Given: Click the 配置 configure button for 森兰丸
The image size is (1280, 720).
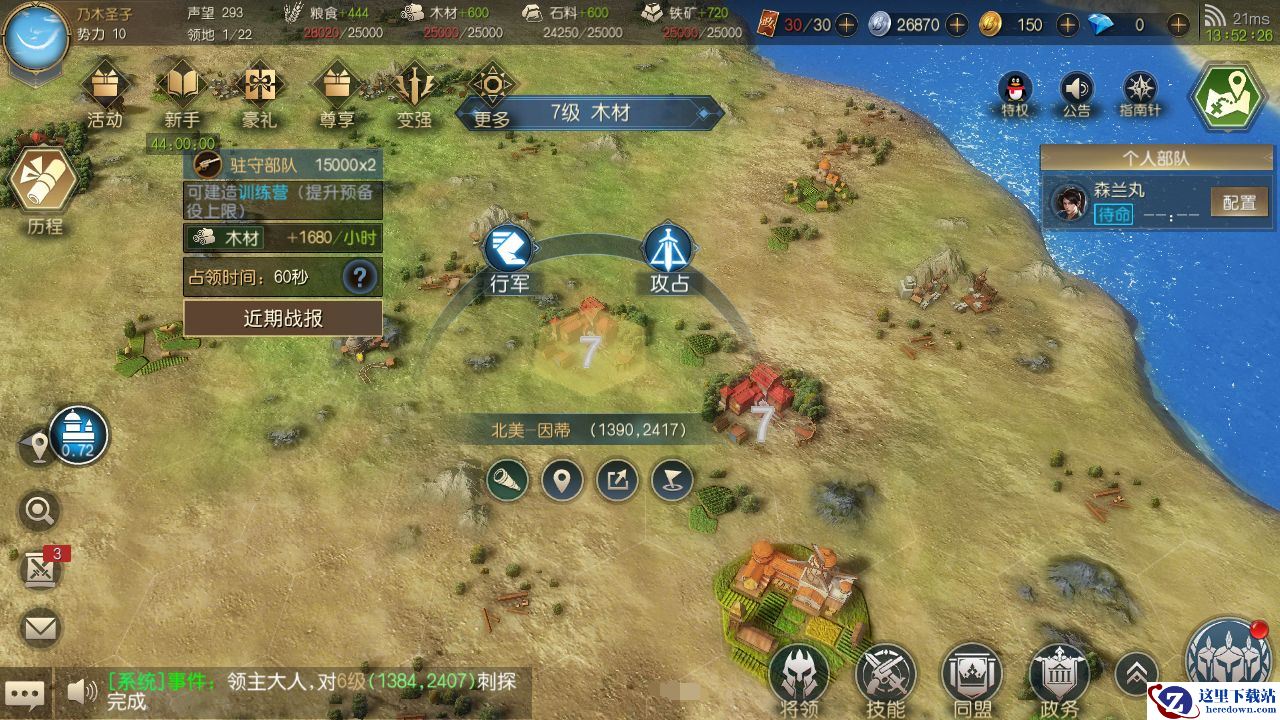Looking at the screenshot, I should click(x=1239, y=202).
